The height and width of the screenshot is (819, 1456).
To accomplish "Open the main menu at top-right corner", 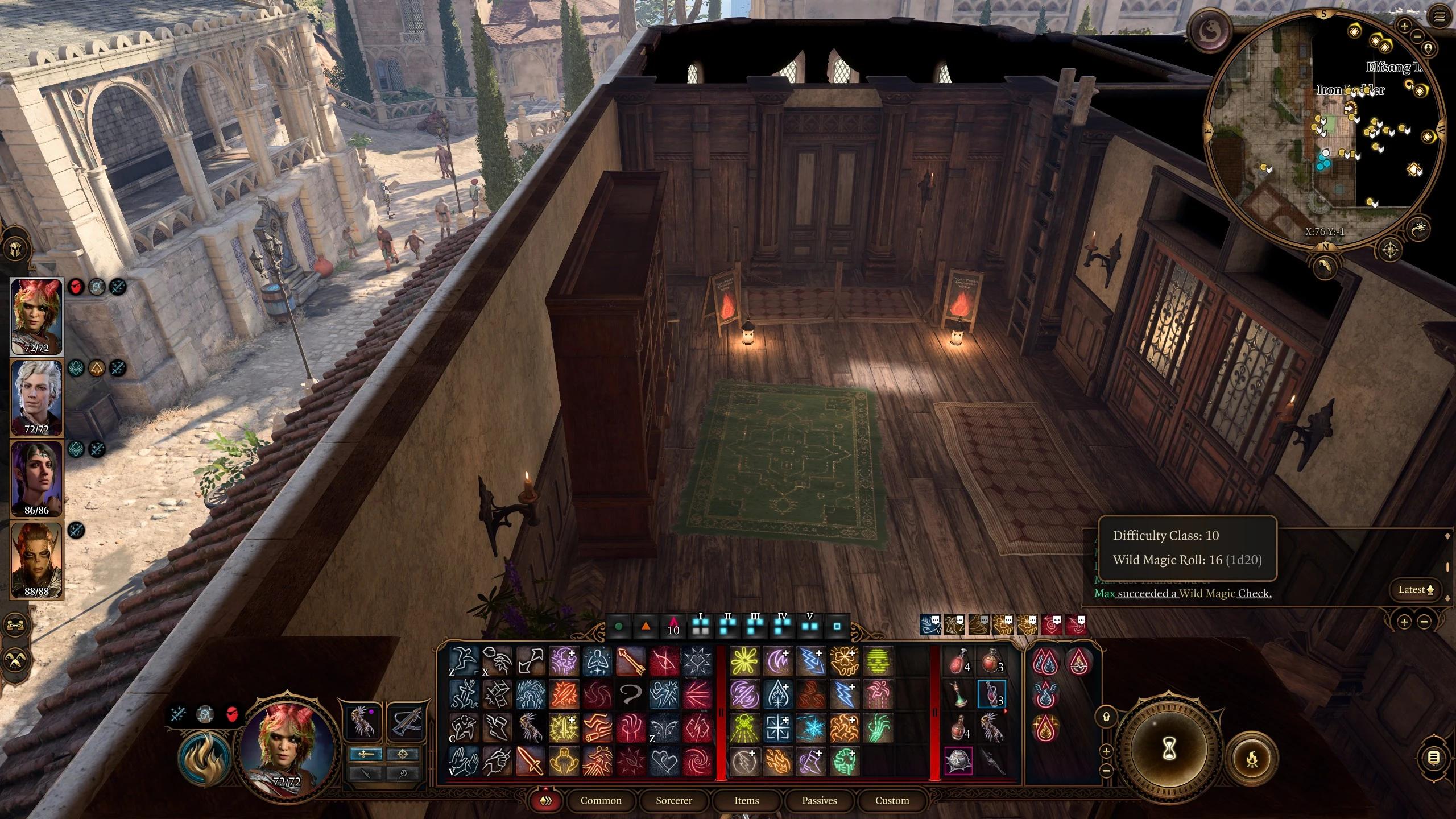I will (x=1440, y=16).
